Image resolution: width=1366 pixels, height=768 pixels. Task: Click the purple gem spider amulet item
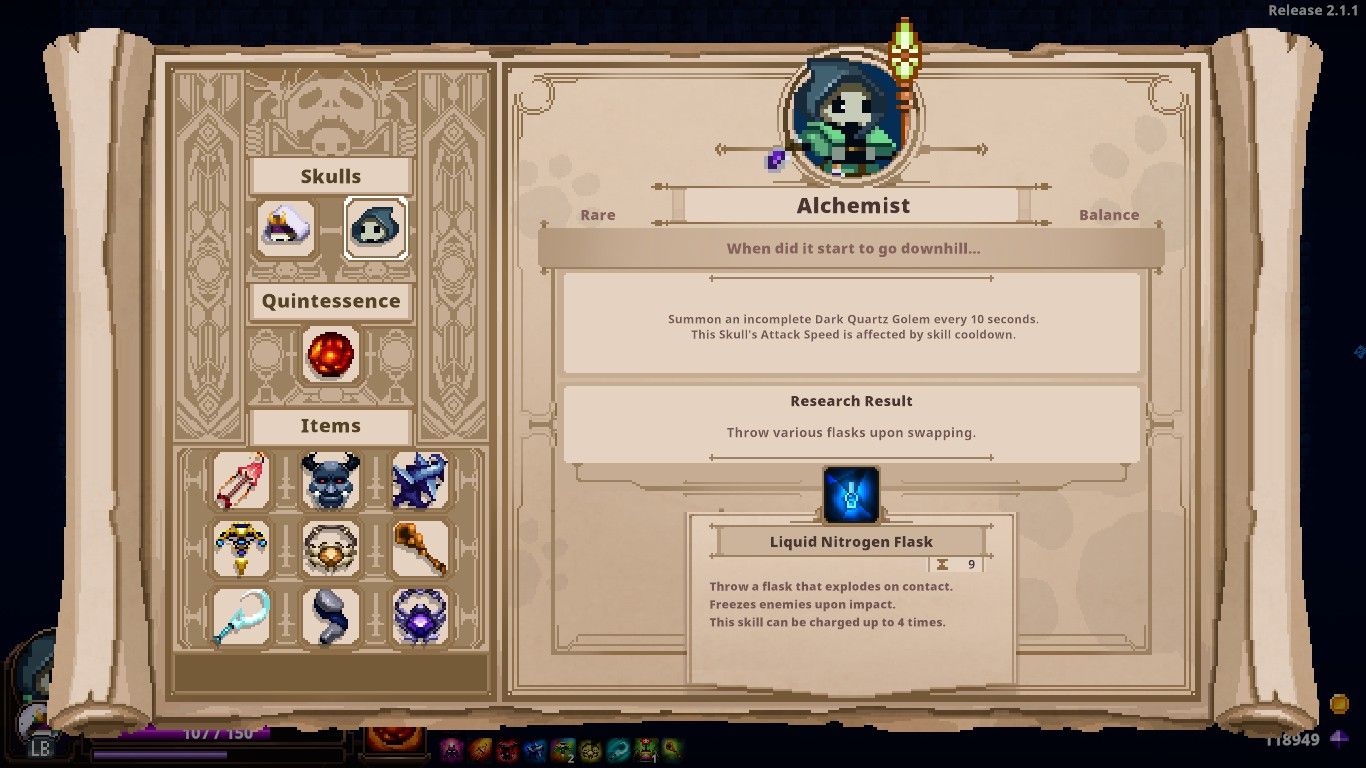click(x=420, y=617)
